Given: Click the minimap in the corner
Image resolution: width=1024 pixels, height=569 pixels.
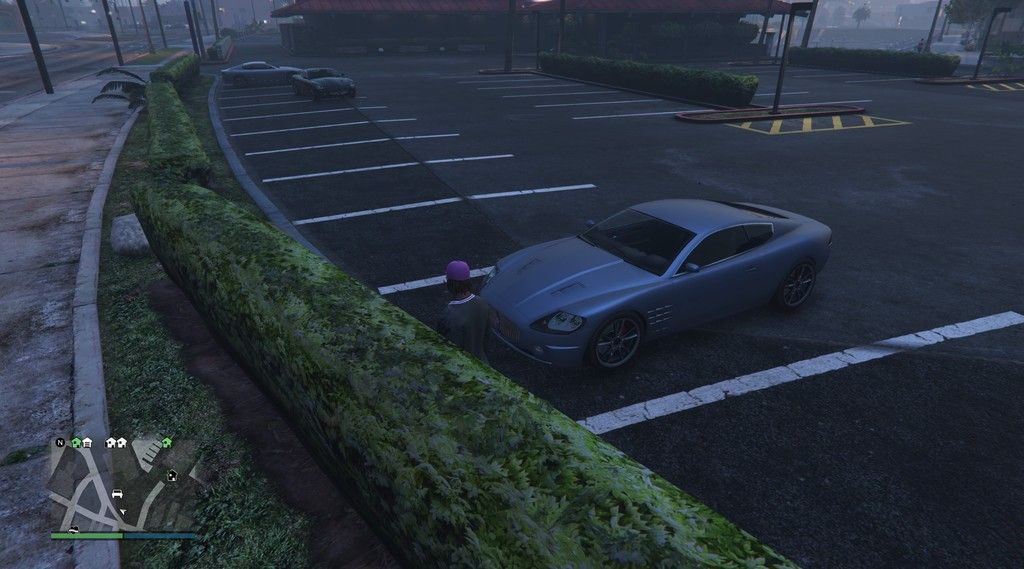Looking at the screenshot, I should pyautogui.click(x=122, y=486).
